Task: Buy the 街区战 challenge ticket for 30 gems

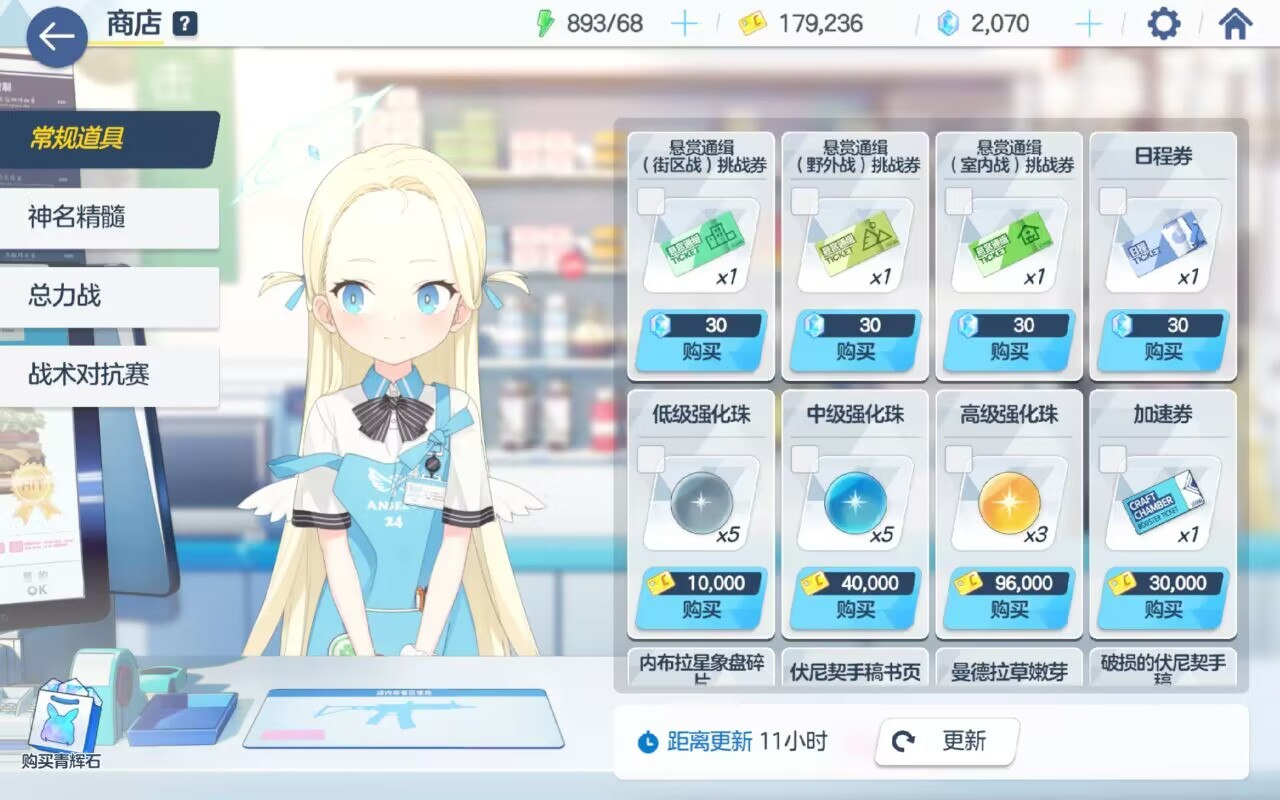Action: [701, 340]
